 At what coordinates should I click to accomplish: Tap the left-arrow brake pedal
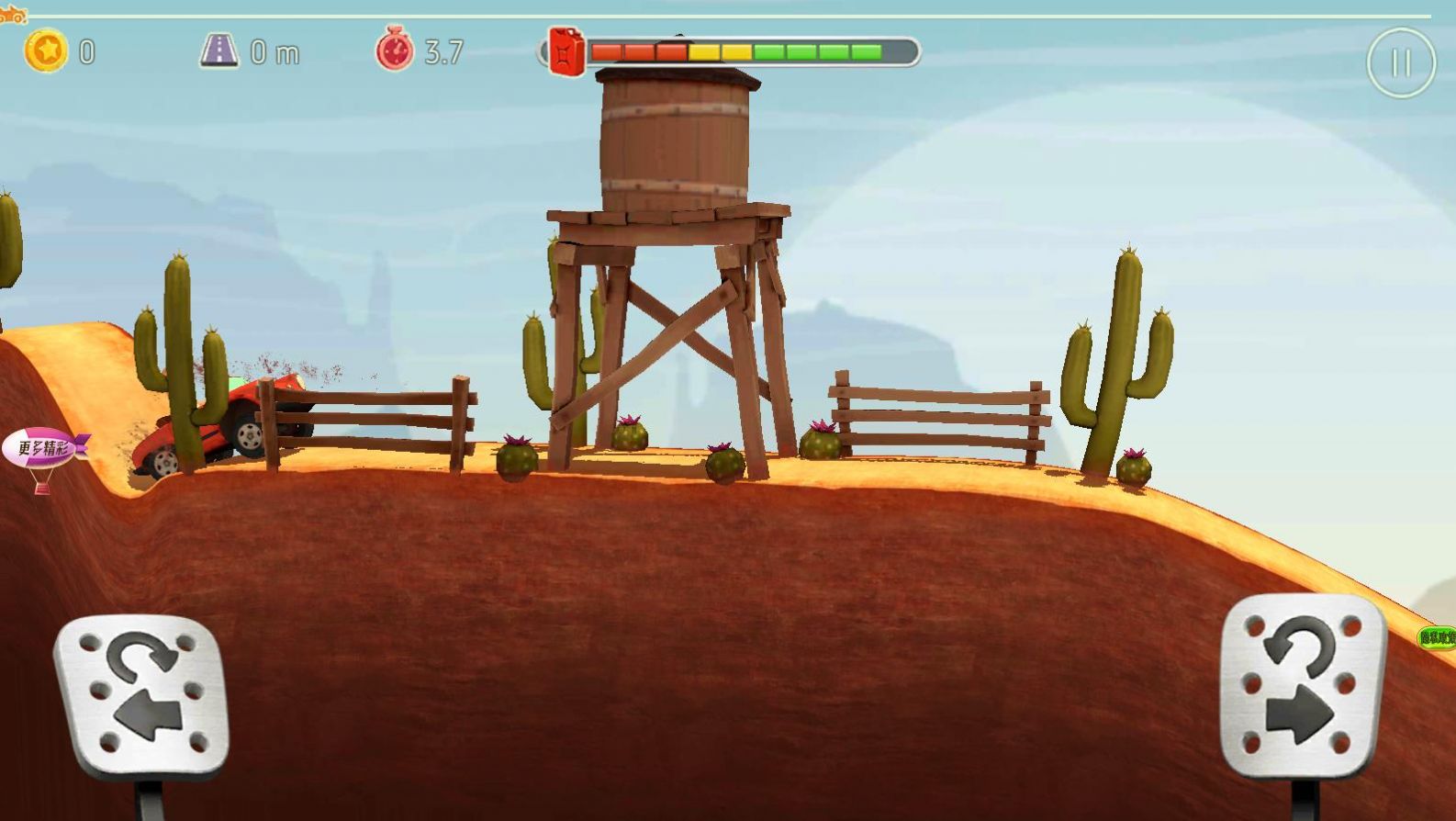tap(140, 695)
